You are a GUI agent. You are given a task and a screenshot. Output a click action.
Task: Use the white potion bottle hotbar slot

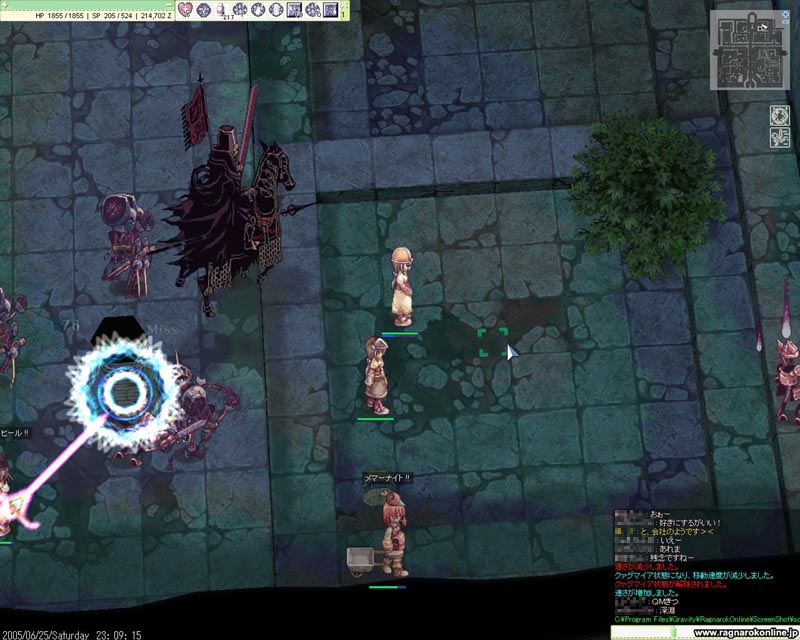220,10
